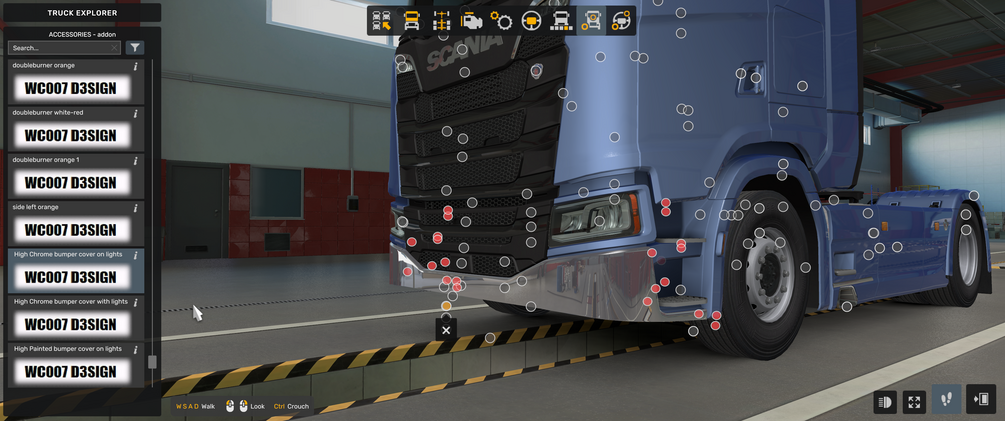Image resolution: width=1005 pixels, height=421 pixels.
Task: Choose High Chrome bumper cover on lights
Action: (70, 277)
